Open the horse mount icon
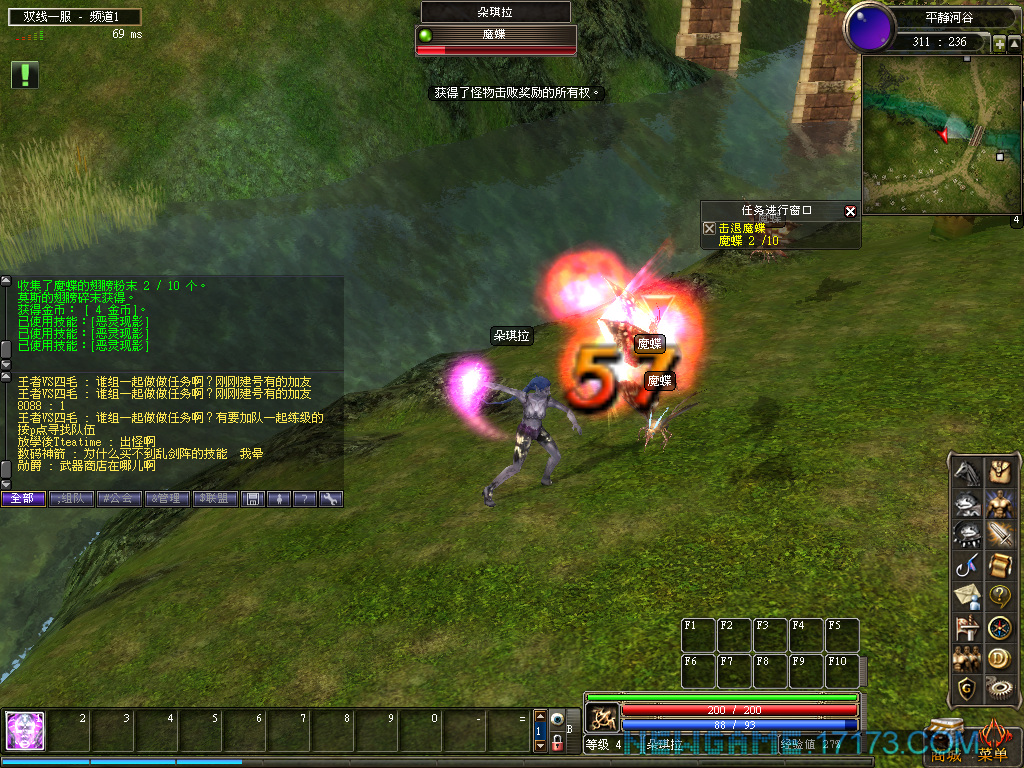This screenshot has width=1024, height=768. click(x=966, y=472)
